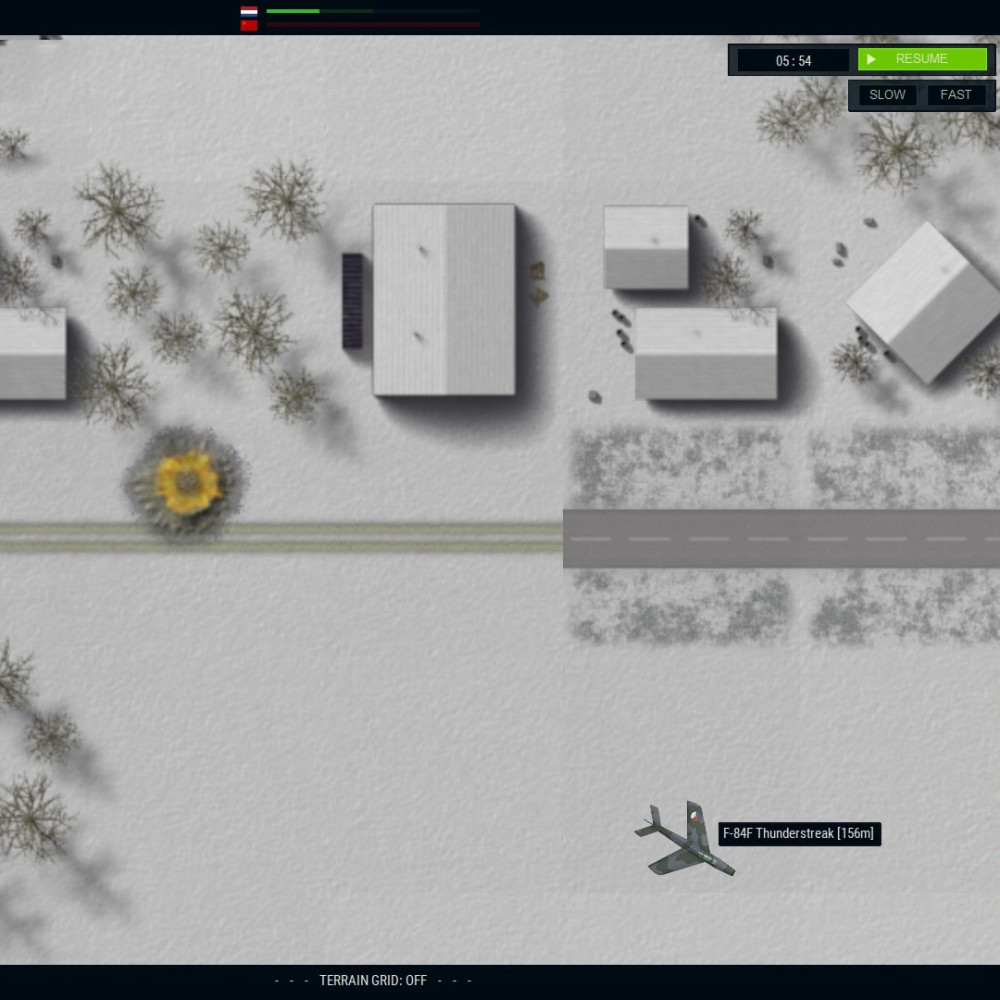The height and width of the screenshot is (1000, 1000).
Task: Set game speed to SLOW
Action: [887, 95]
